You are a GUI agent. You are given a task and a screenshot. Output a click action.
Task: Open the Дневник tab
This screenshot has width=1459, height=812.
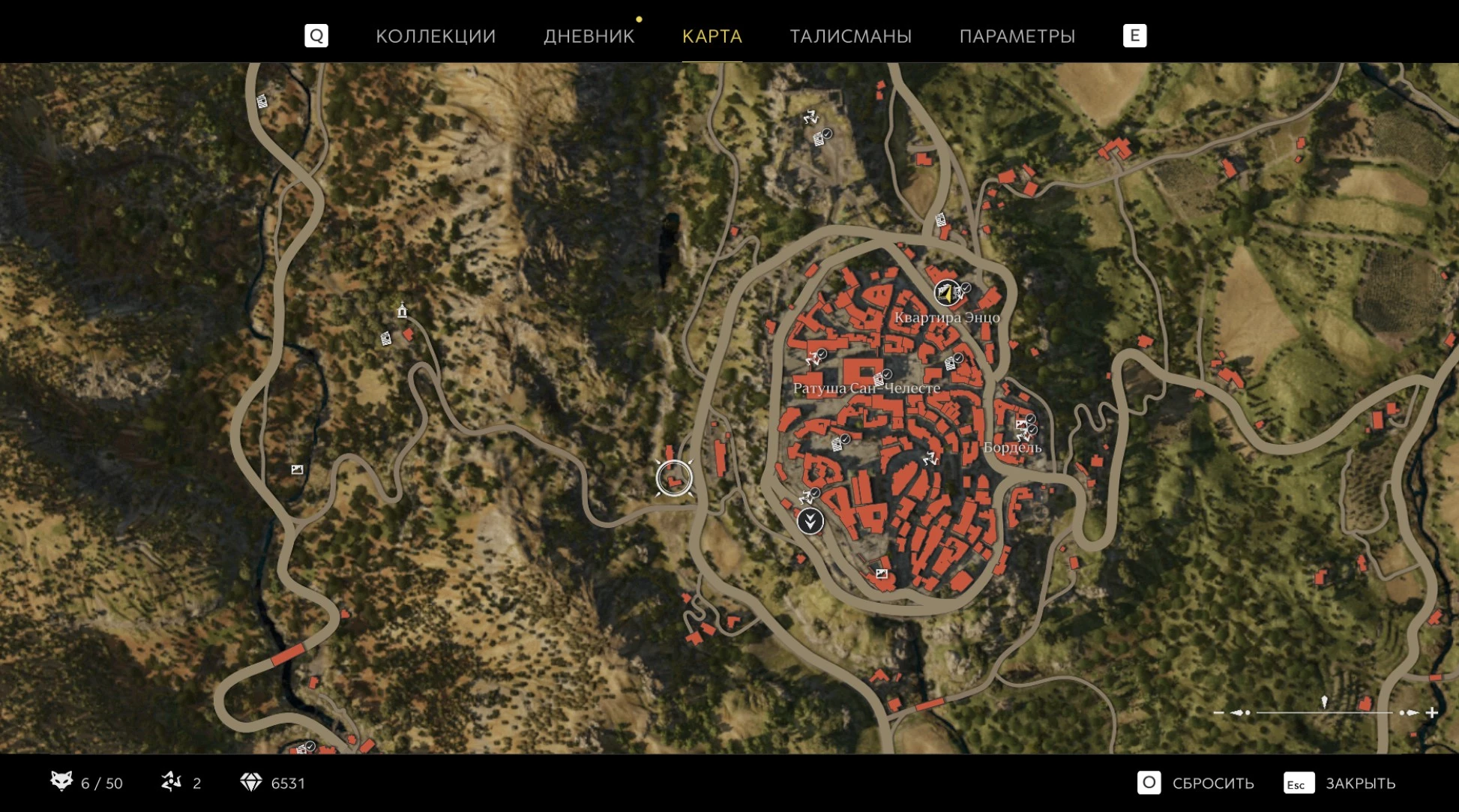(589, 36)
